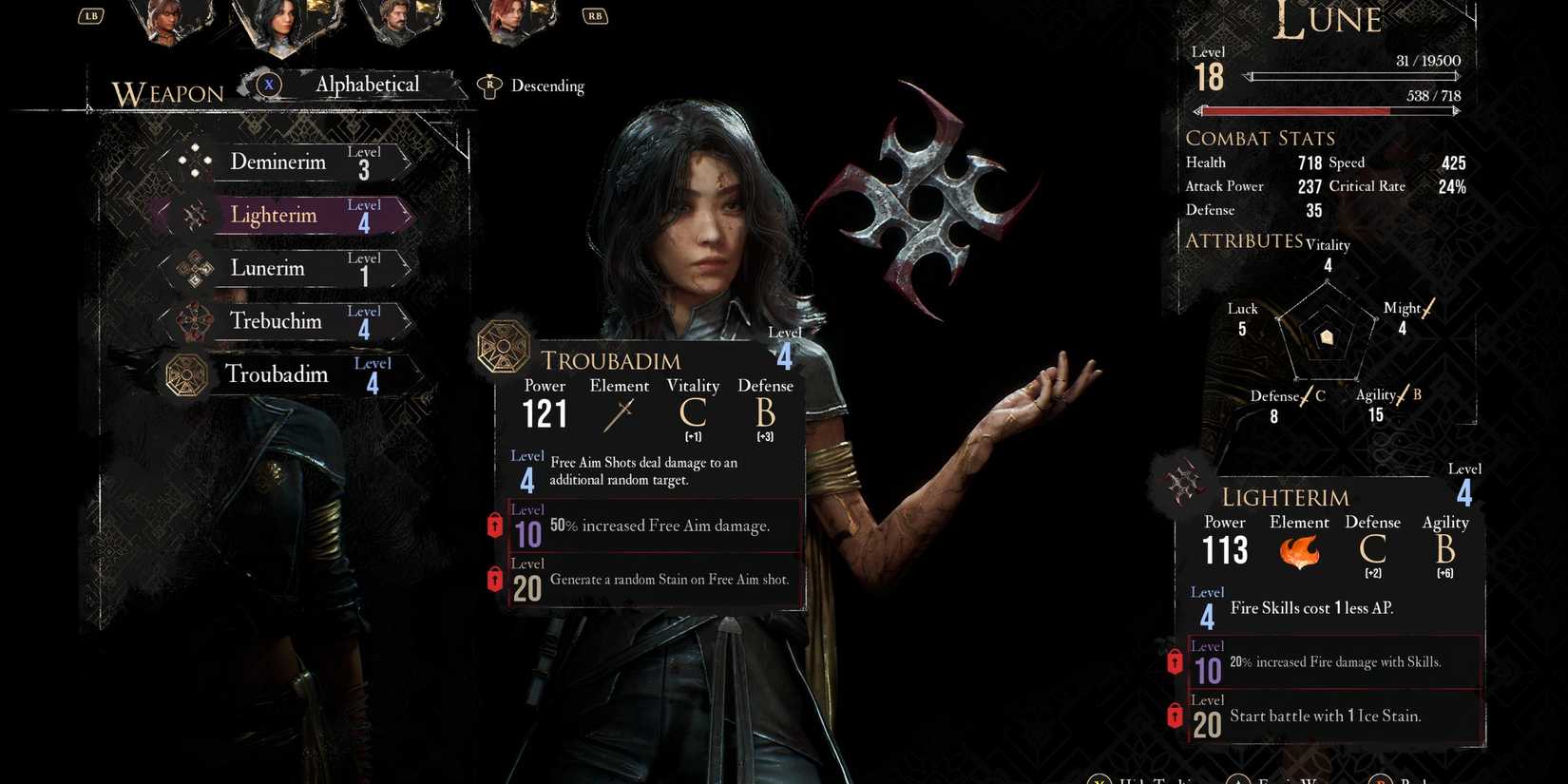Select the Deminerim weapon icon

coord(195,160)
